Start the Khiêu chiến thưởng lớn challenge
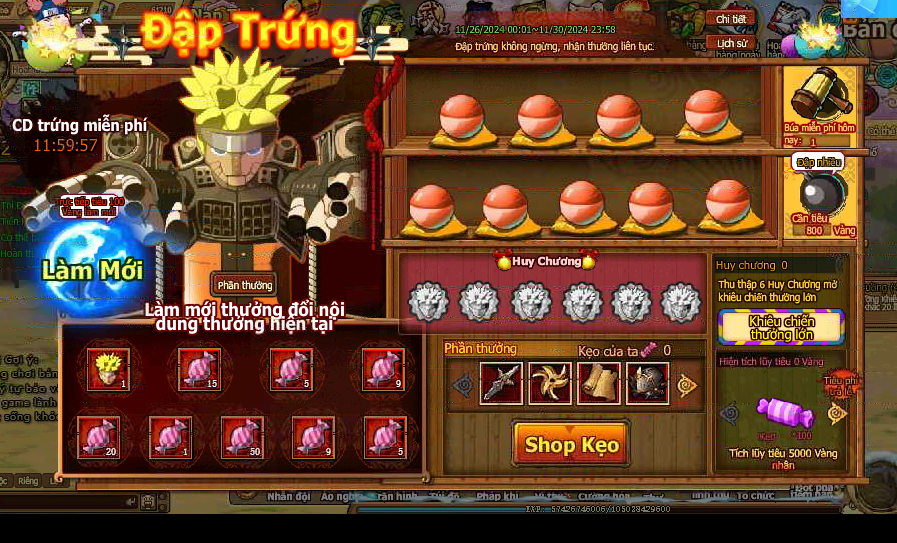Image resolution: width=897 pixels, height=543 pixels. 781,327
